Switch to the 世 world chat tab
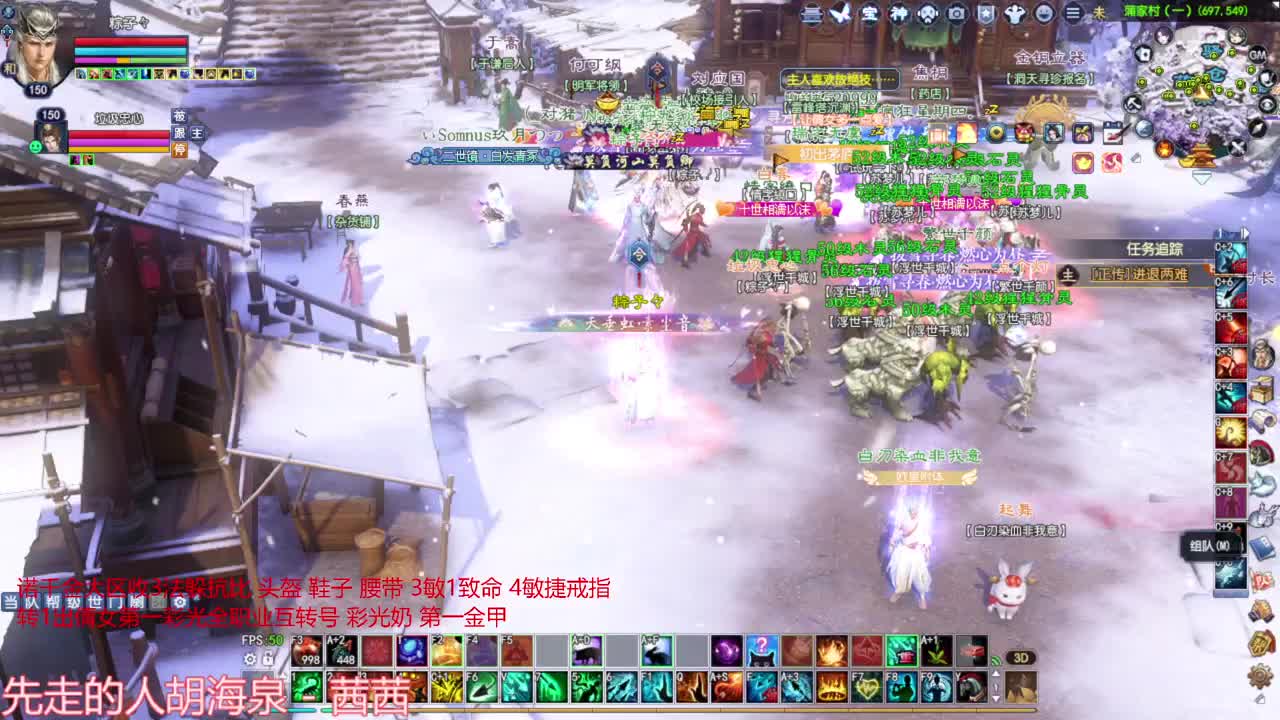This screenshot has width=1280, height=720. (x=95, y=602)
